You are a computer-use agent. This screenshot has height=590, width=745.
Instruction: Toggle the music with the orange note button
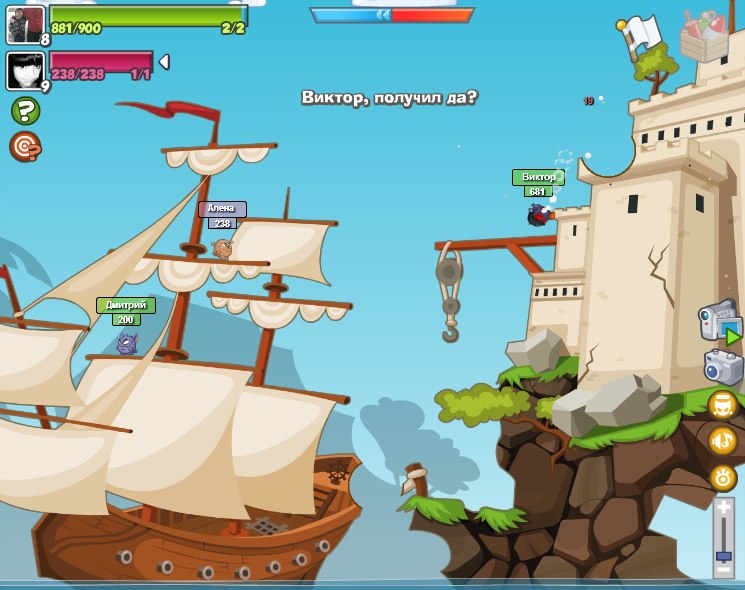[722, 440]
